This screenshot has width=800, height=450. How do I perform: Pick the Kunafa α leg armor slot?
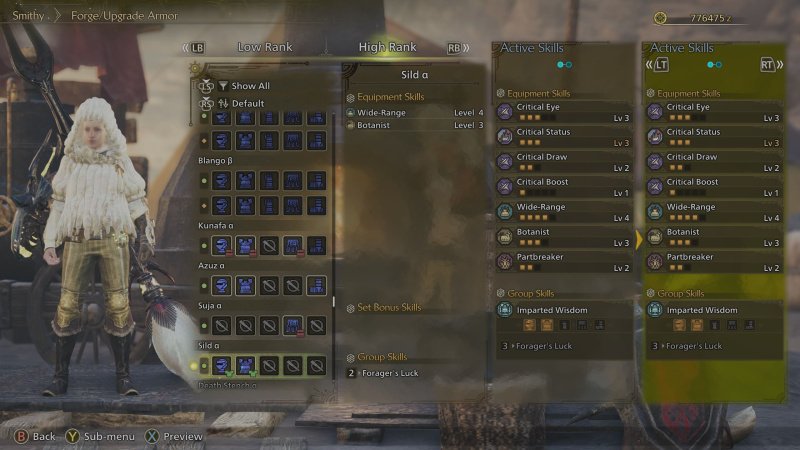[316, 244]
